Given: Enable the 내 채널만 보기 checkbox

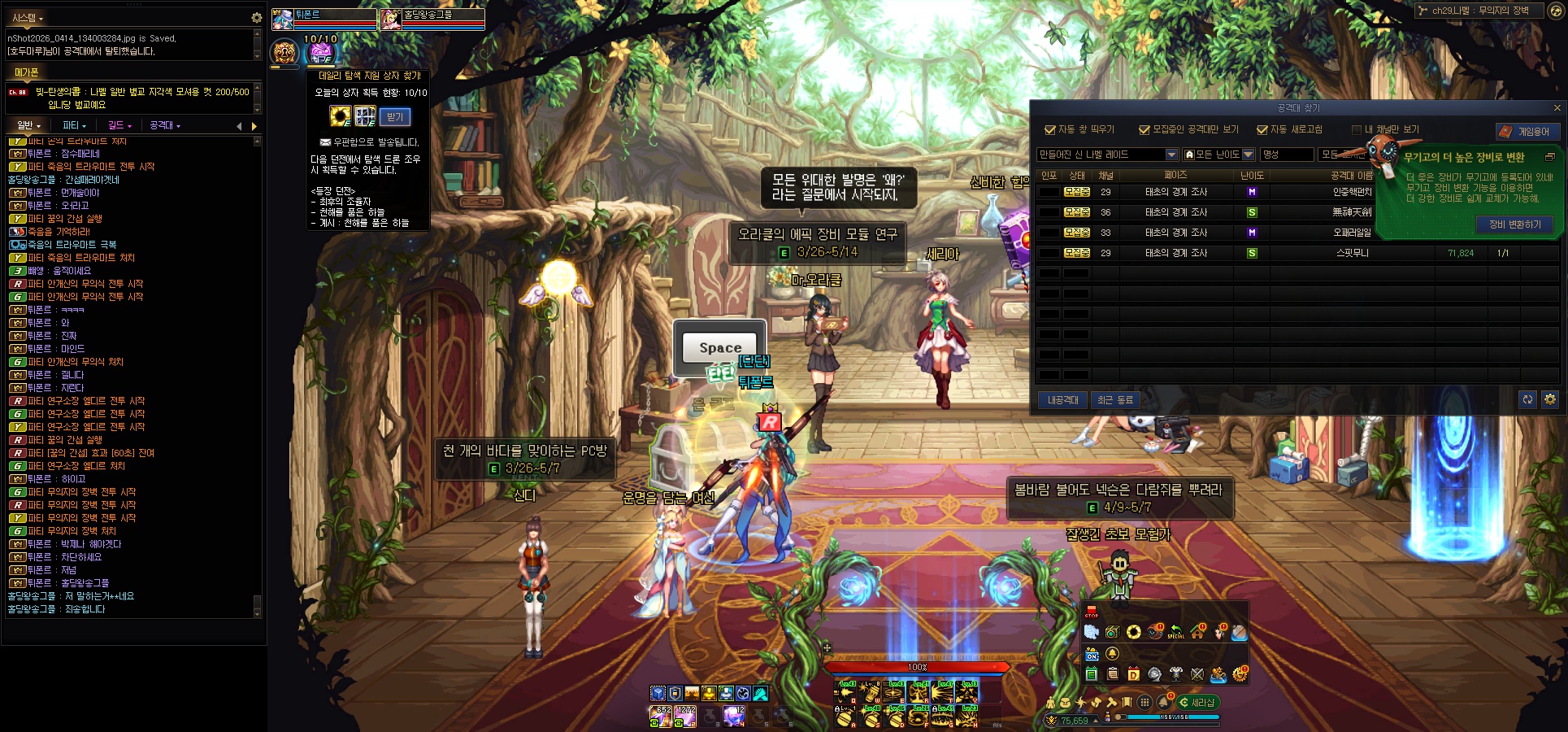Looking at the screenshot, I should [x=1356, y=130].
